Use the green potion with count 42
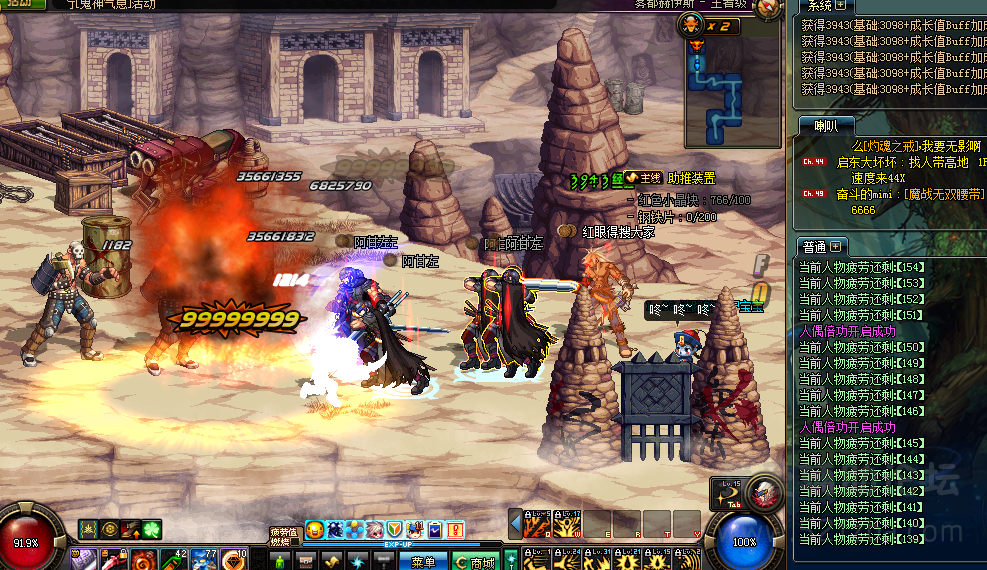This screenshot has height=570, width=987. (x=173, y=559)
